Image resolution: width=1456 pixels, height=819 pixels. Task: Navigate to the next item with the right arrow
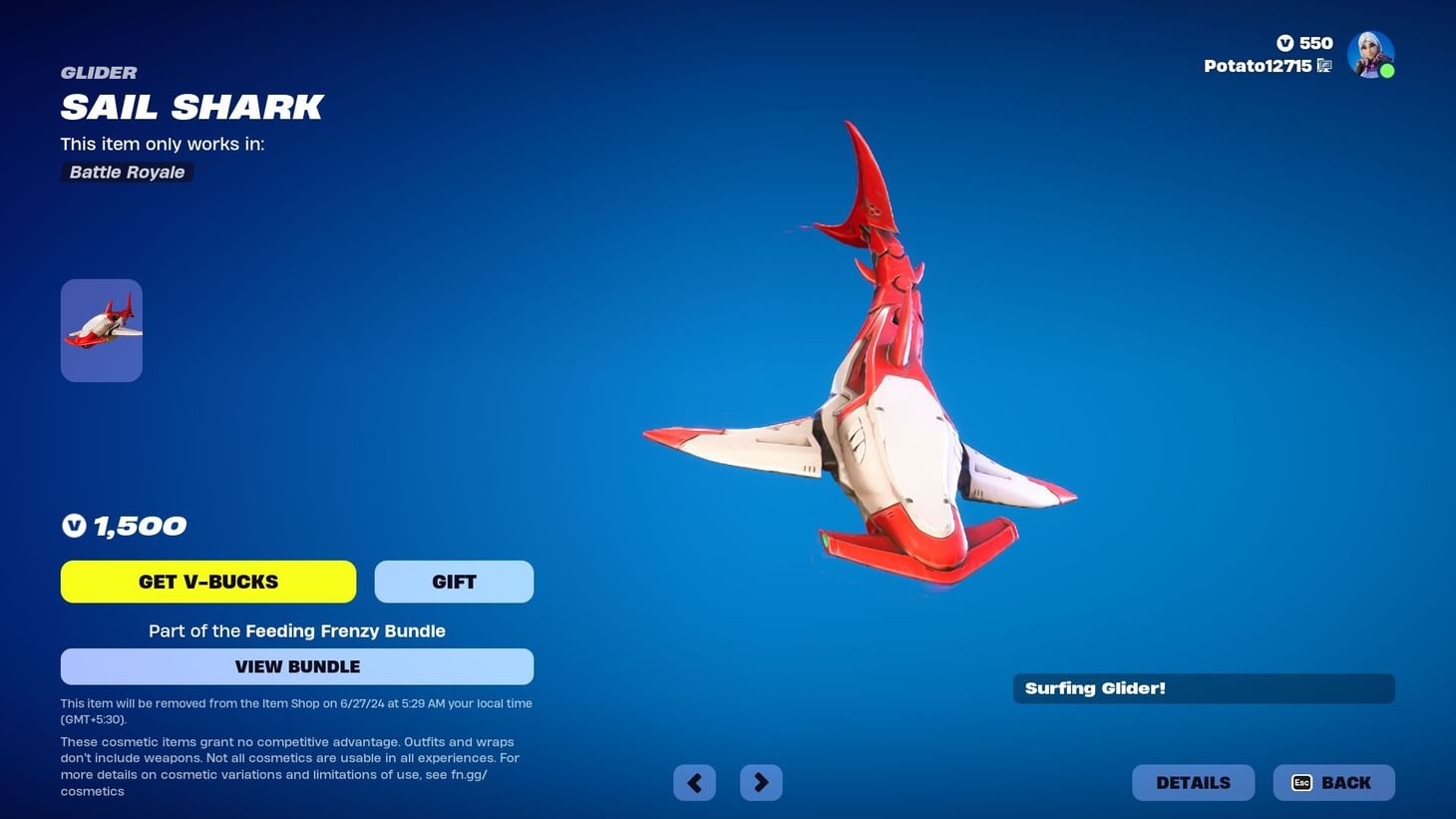click(x=761, y=782)
